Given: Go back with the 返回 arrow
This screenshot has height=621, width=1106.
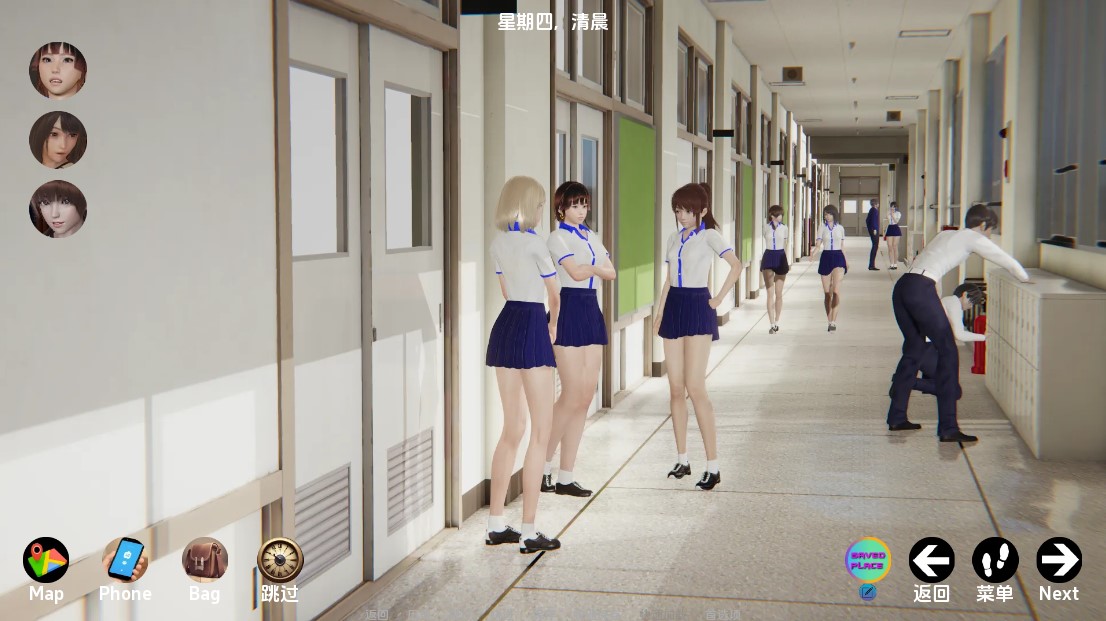Looking at the screenshot, I should (x=931, y=560).
